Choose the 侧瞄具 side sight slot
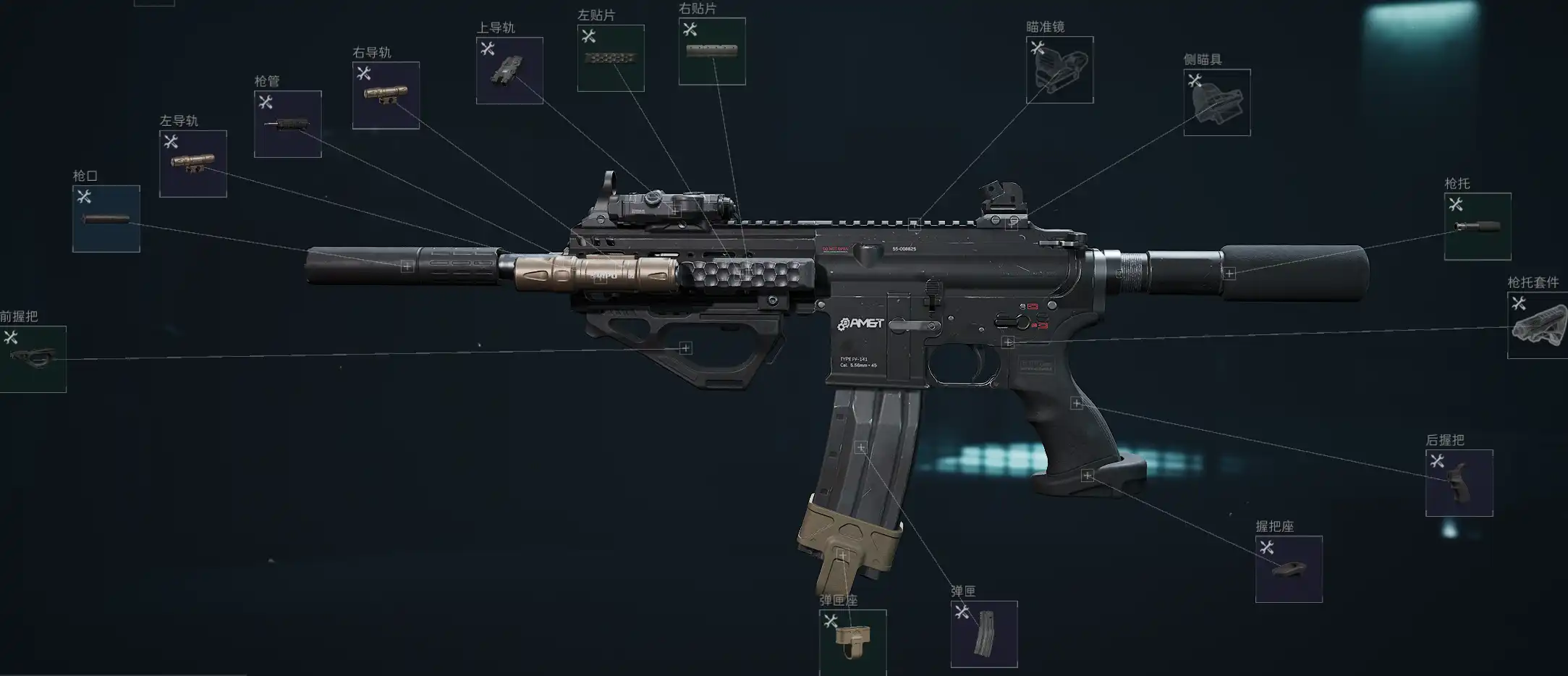The height and width of the screenshot is (676, 1568). [x=1216, y=102]
